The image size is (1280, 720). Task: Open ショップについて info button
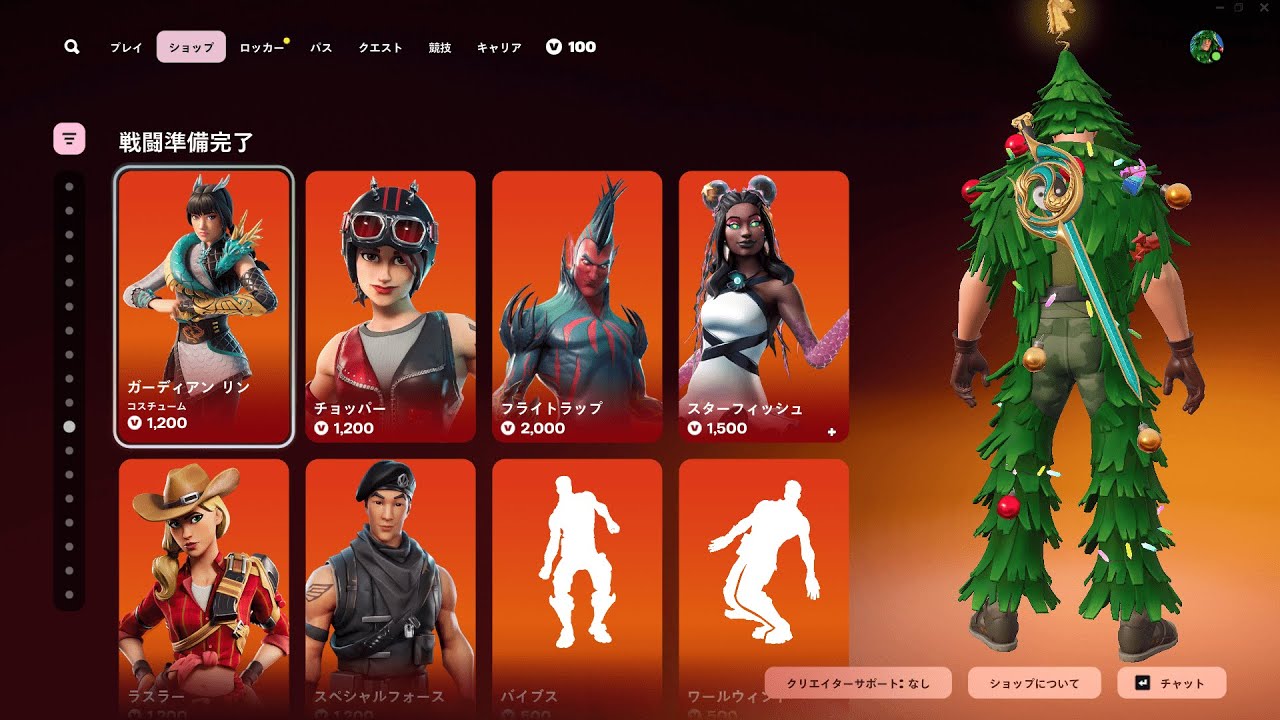[x=1034, y=684]
